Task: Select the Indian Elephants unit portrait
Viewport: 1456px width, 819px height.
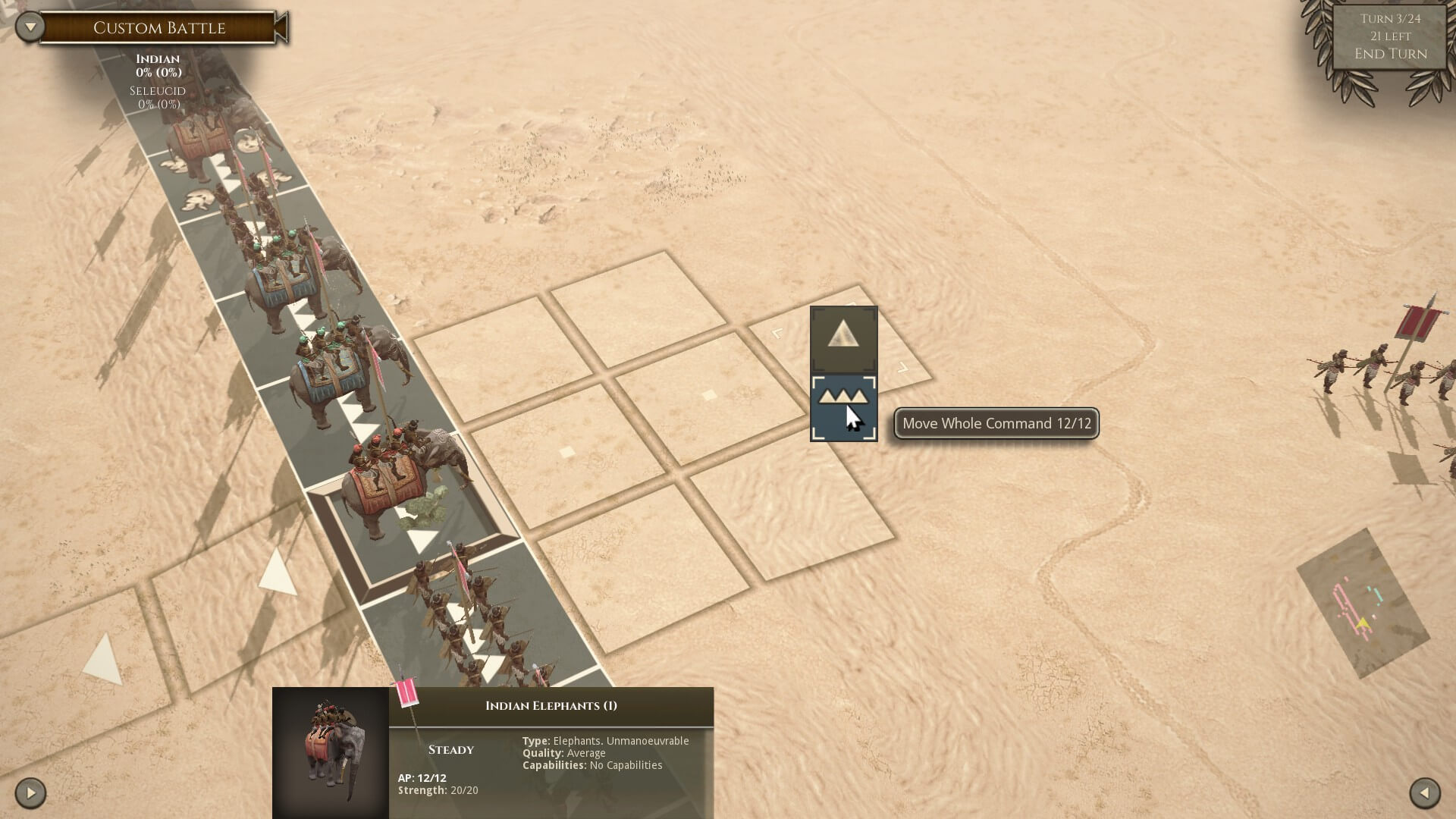Action: tap(331, 752)
